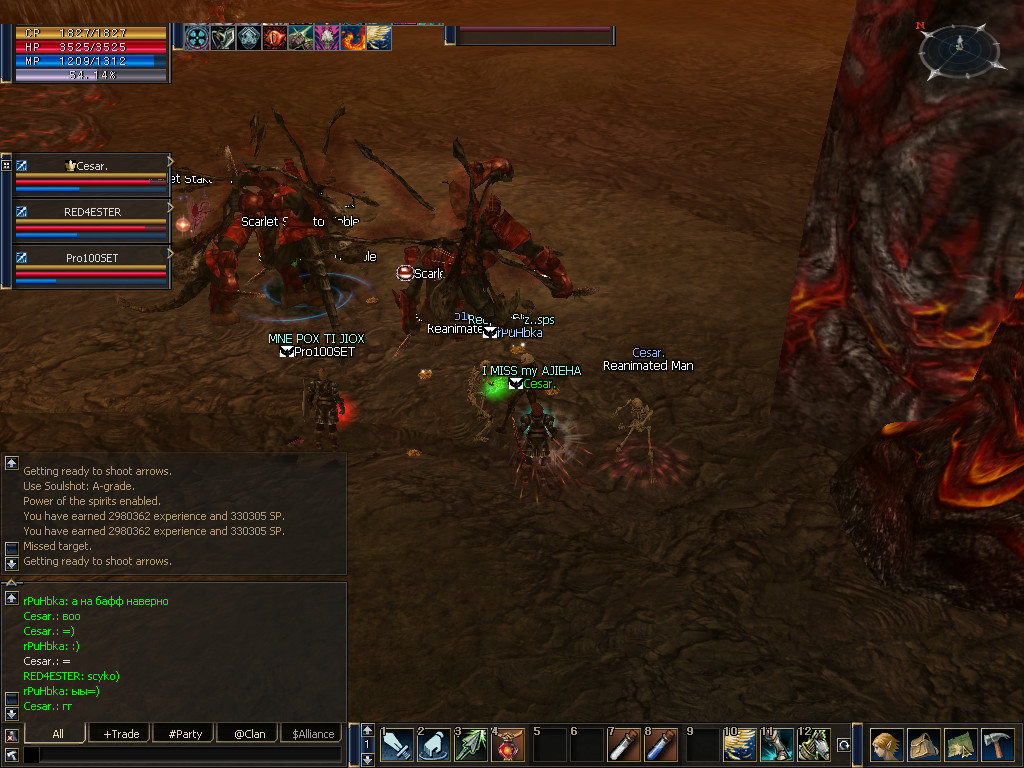The height and width of the screenshot is (768, 1024).
Task: Show the $Alliance chat tab
Action: (313, 733)
